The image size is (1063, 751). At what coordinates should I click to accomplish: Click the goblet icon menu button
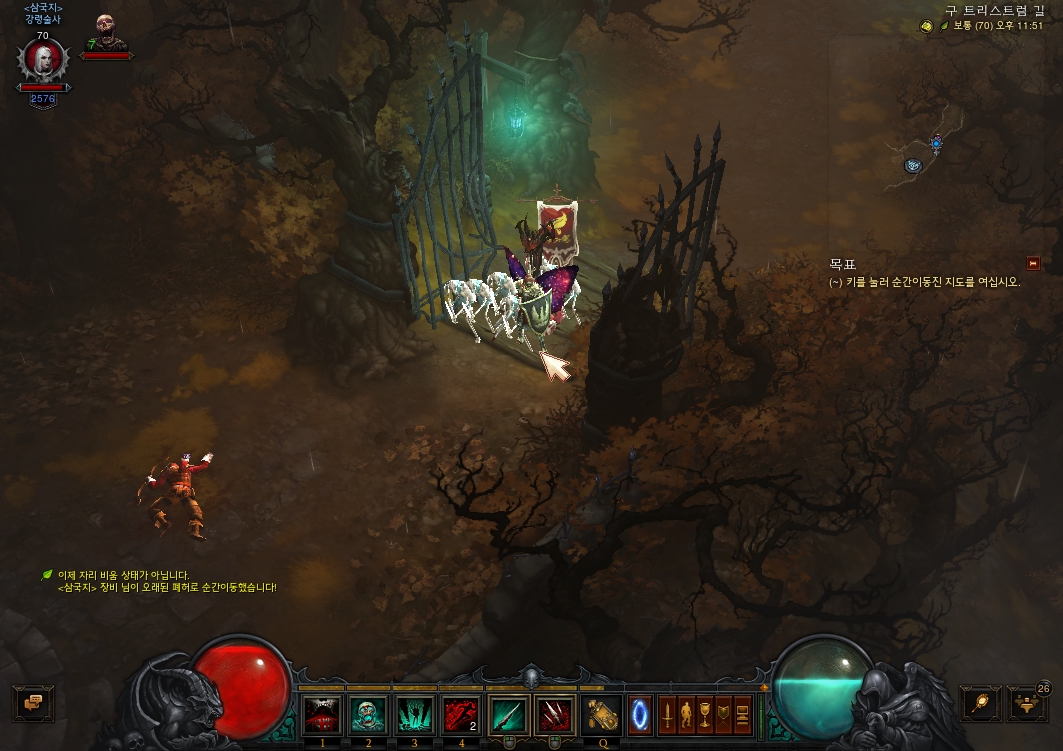pyautogui.click(x=705, y=715)
